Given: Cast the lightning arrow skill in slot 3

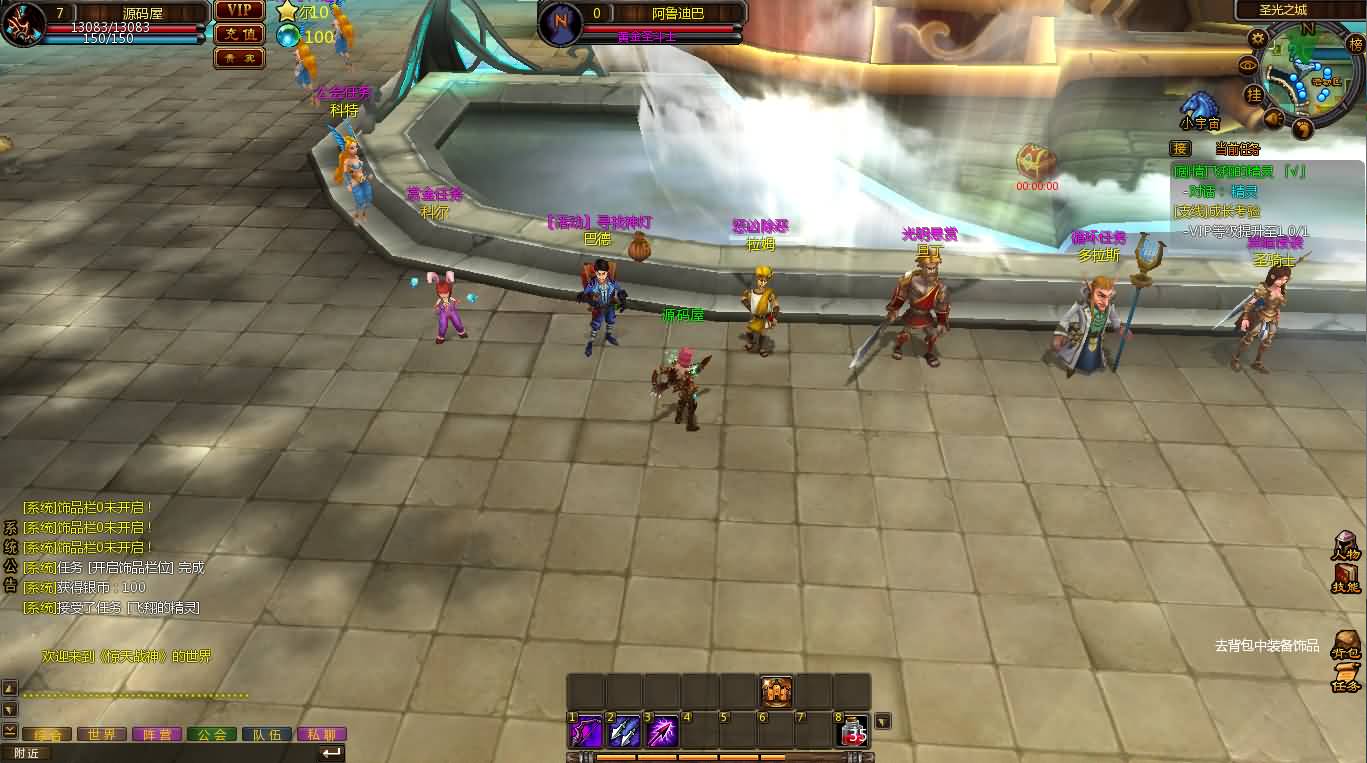Looking at the screenshot, I should [663, 732].
